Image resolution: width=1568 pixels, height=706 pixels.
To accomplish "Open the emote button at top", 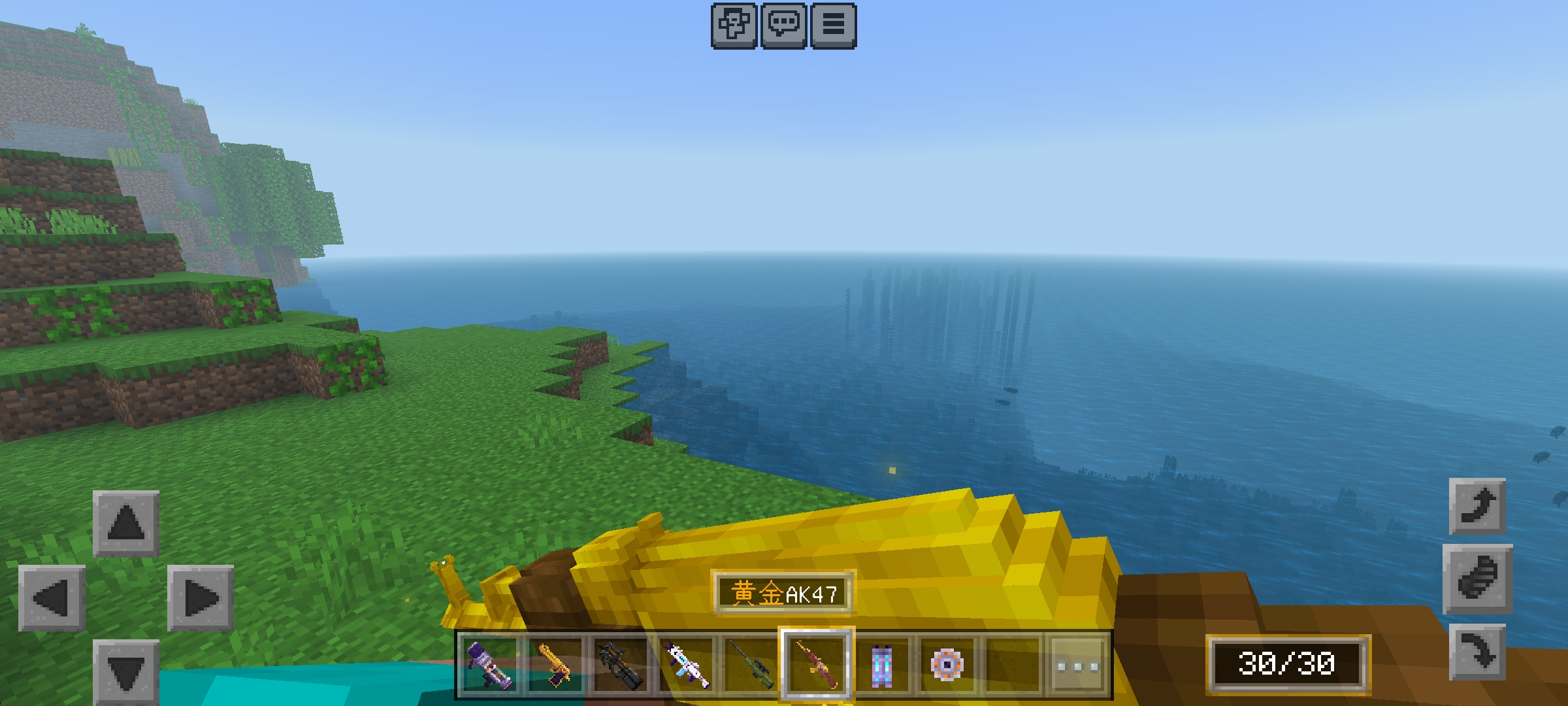I will pyautogui.click(x=734, y=25).
